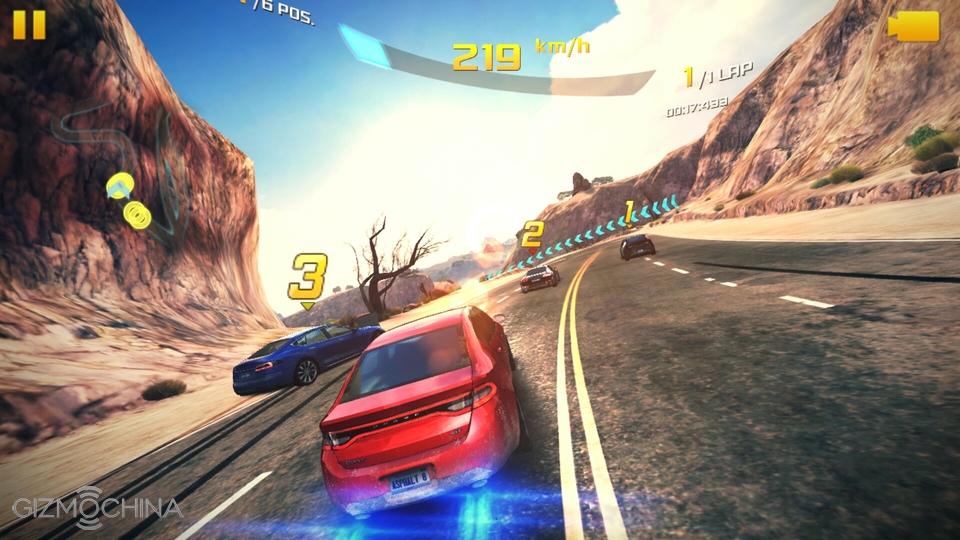Viewport: 960px width, 540px height.
Task: Switch the camera view
Action: click(x=913, y=26)
